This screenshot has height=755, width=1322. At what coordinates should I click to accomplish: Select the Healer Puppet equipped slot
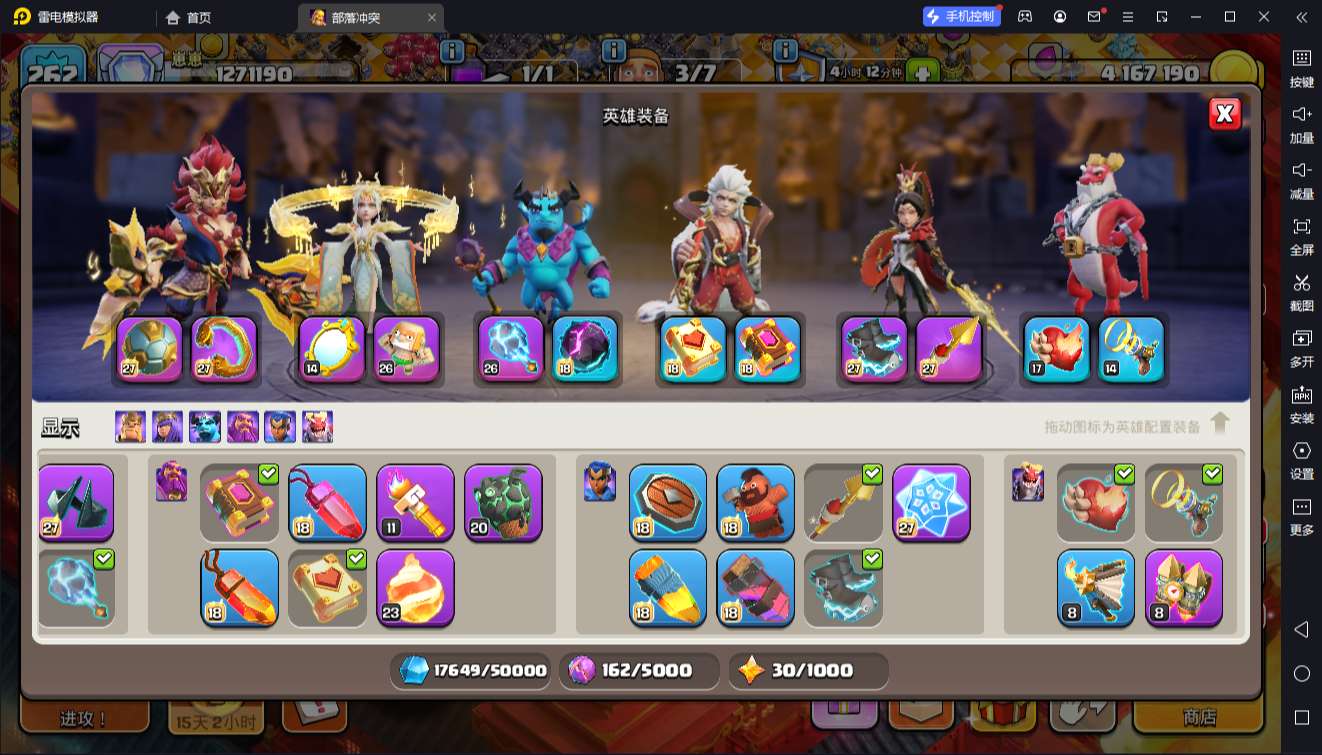click(x=407, y=349)
